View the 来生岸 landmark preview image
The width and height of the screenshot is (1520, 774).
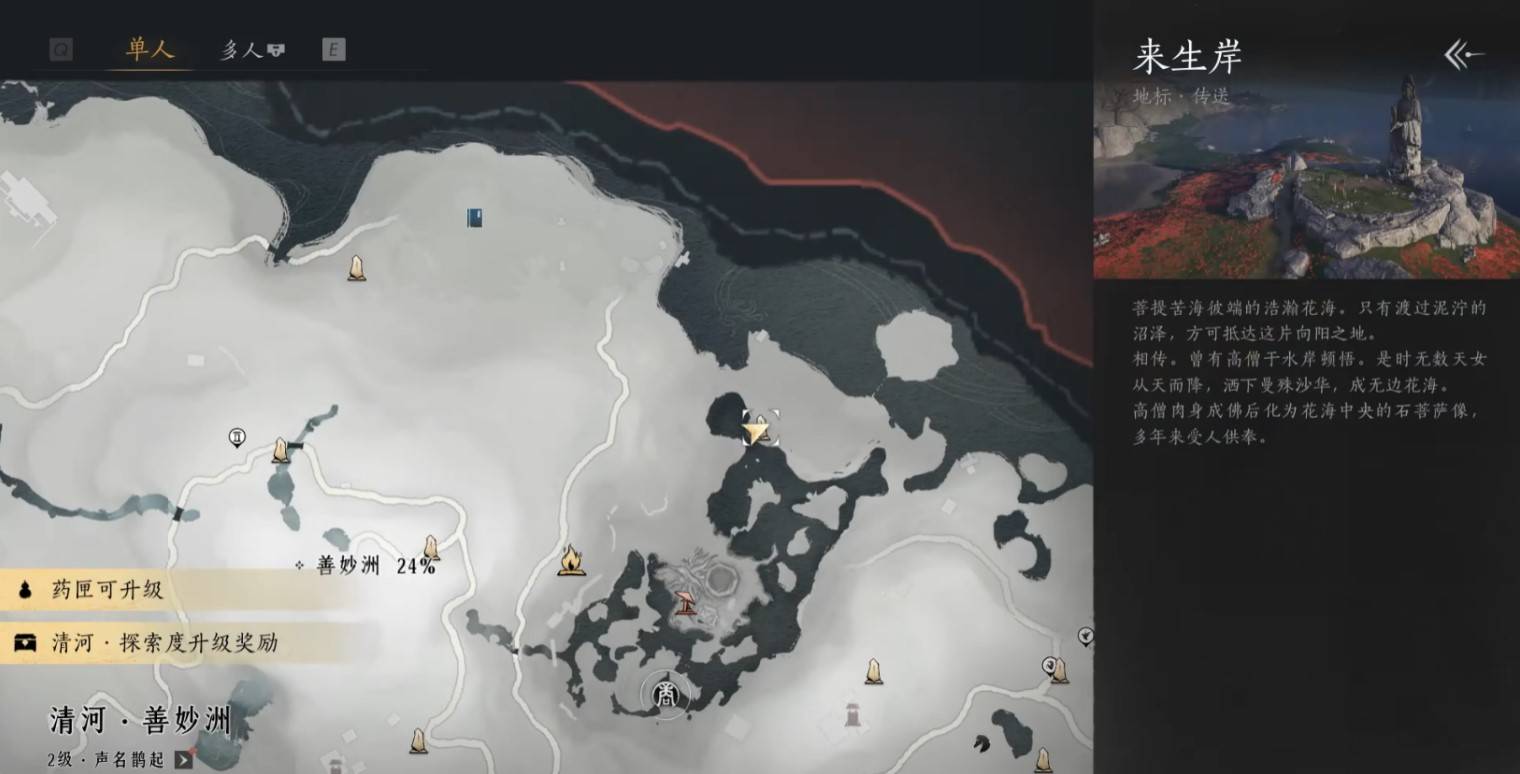tap(1306, 180)
